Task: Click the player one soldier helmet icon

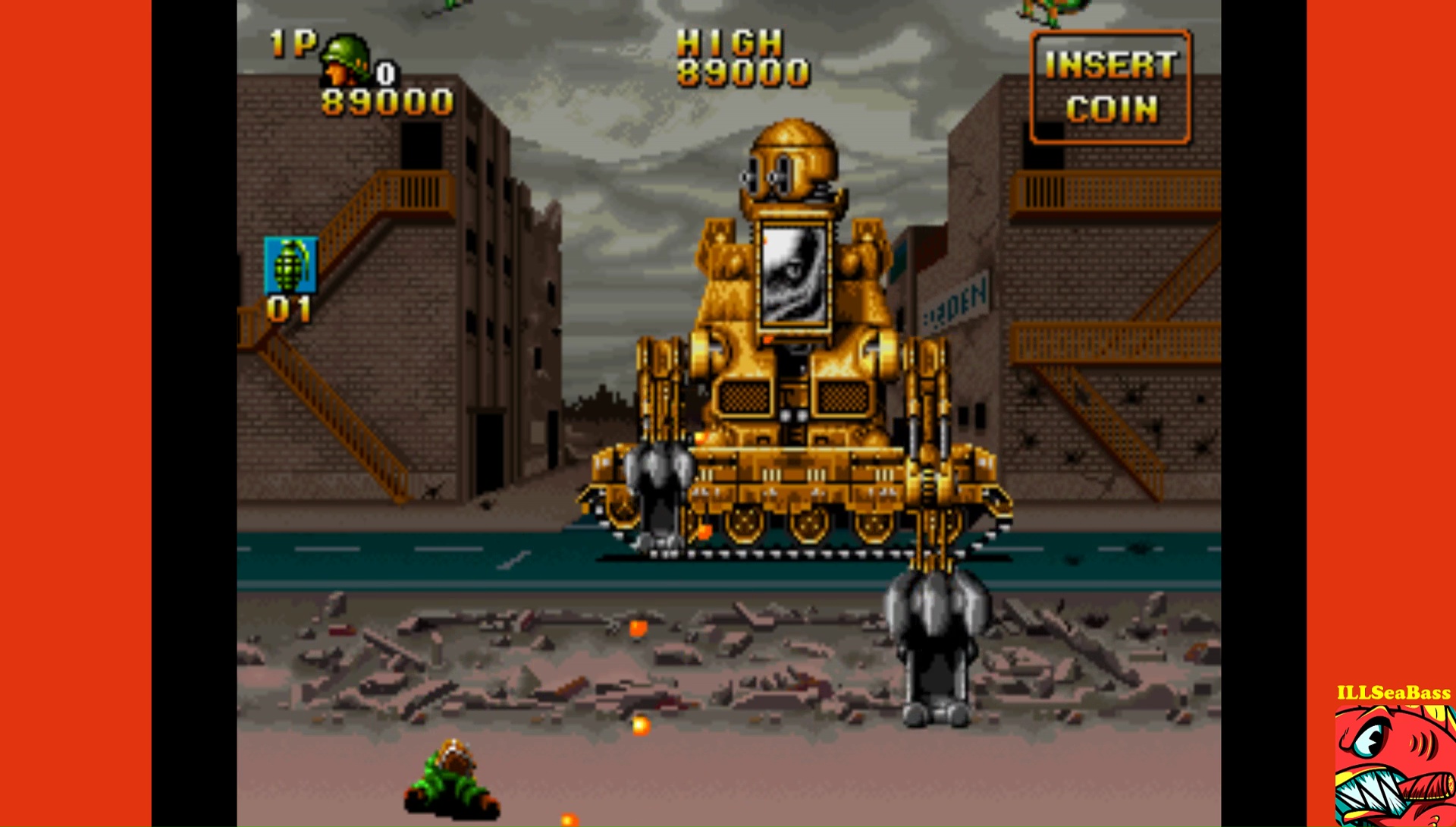Action: coord(346,59)
